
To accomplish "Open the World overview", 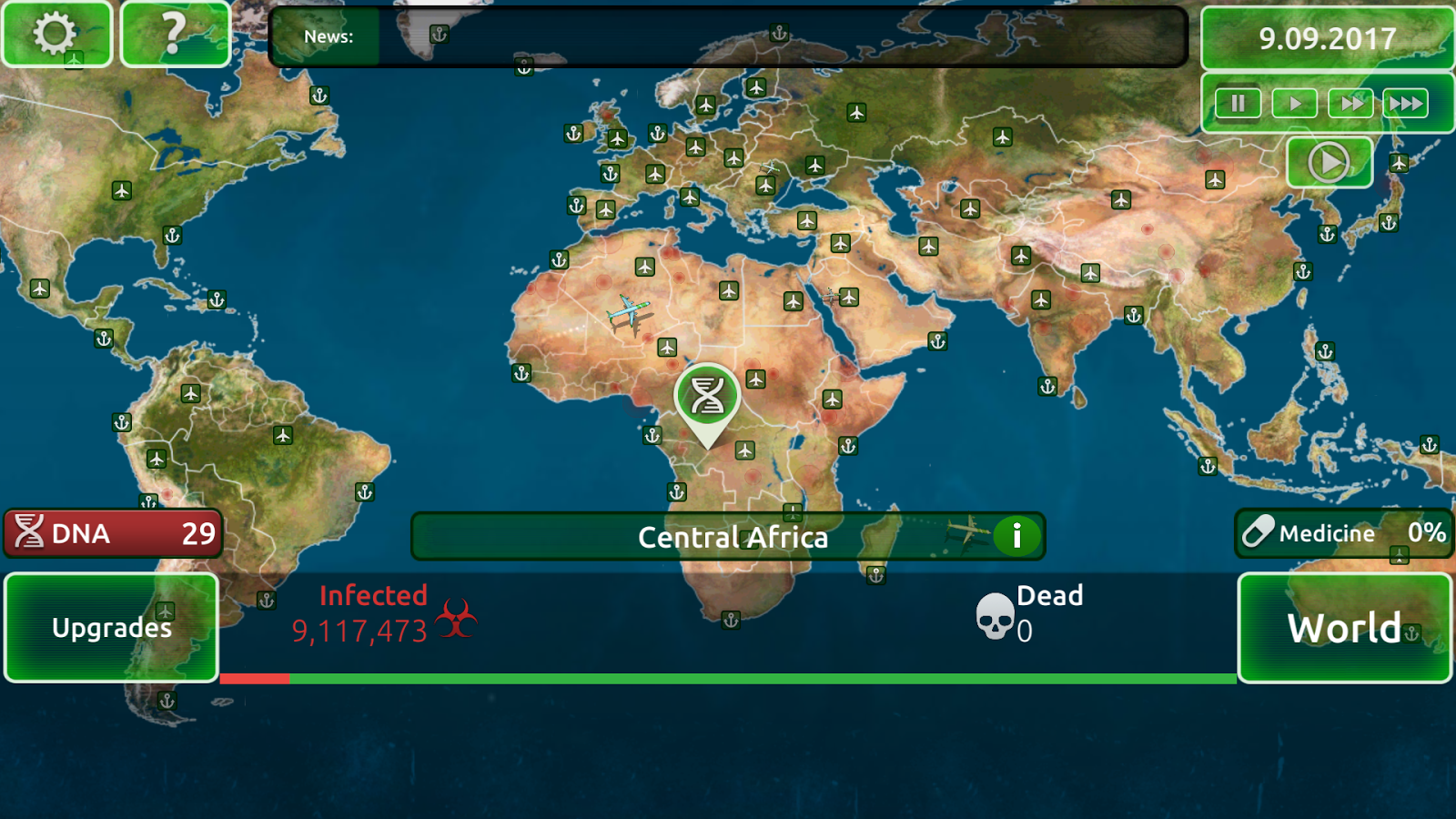I will pyautogui.click(x=1345, y=627).
